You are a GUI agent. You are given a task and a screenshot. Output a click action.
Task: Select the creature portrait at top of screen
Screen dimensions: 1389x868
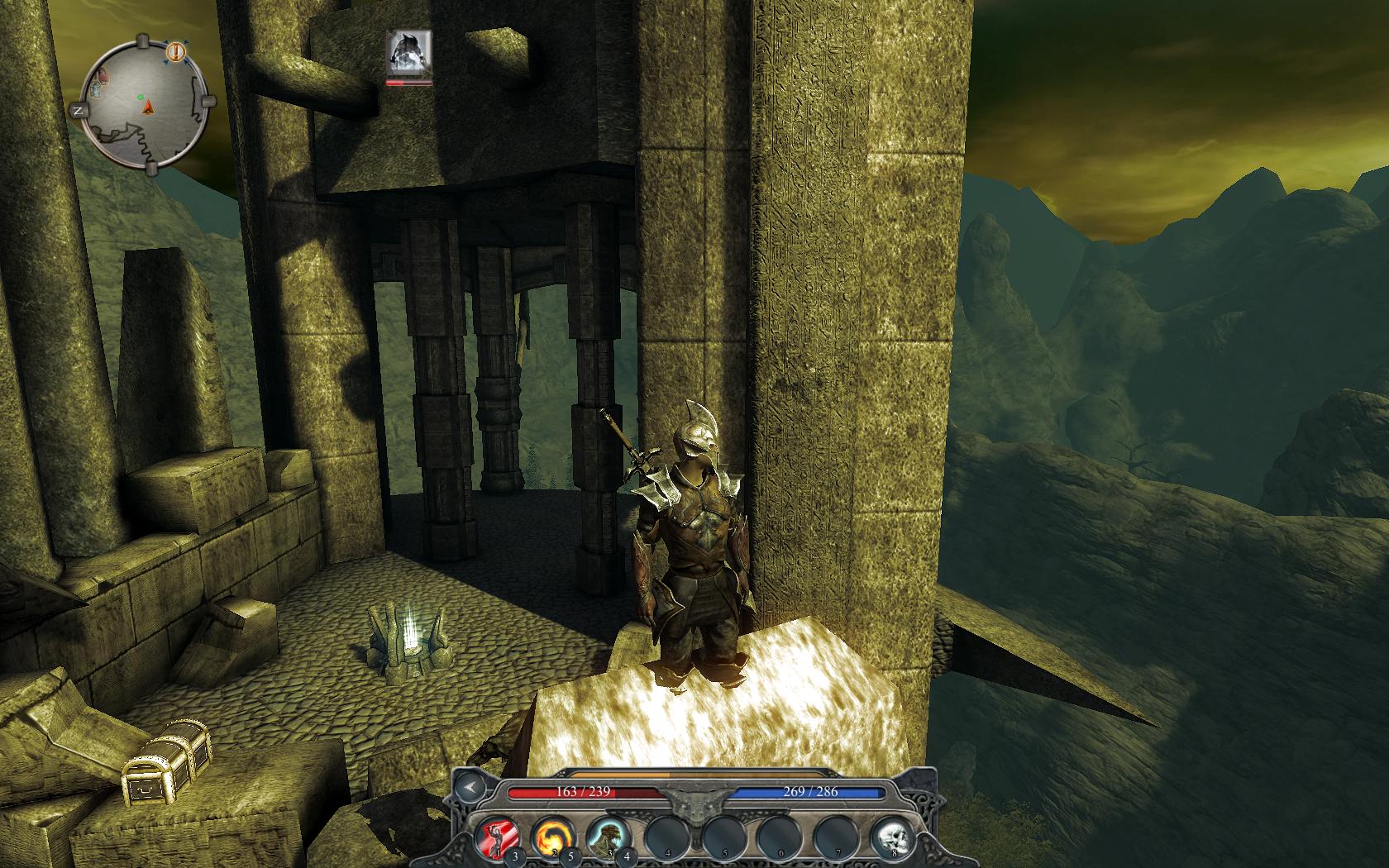[x=409, y=53]
